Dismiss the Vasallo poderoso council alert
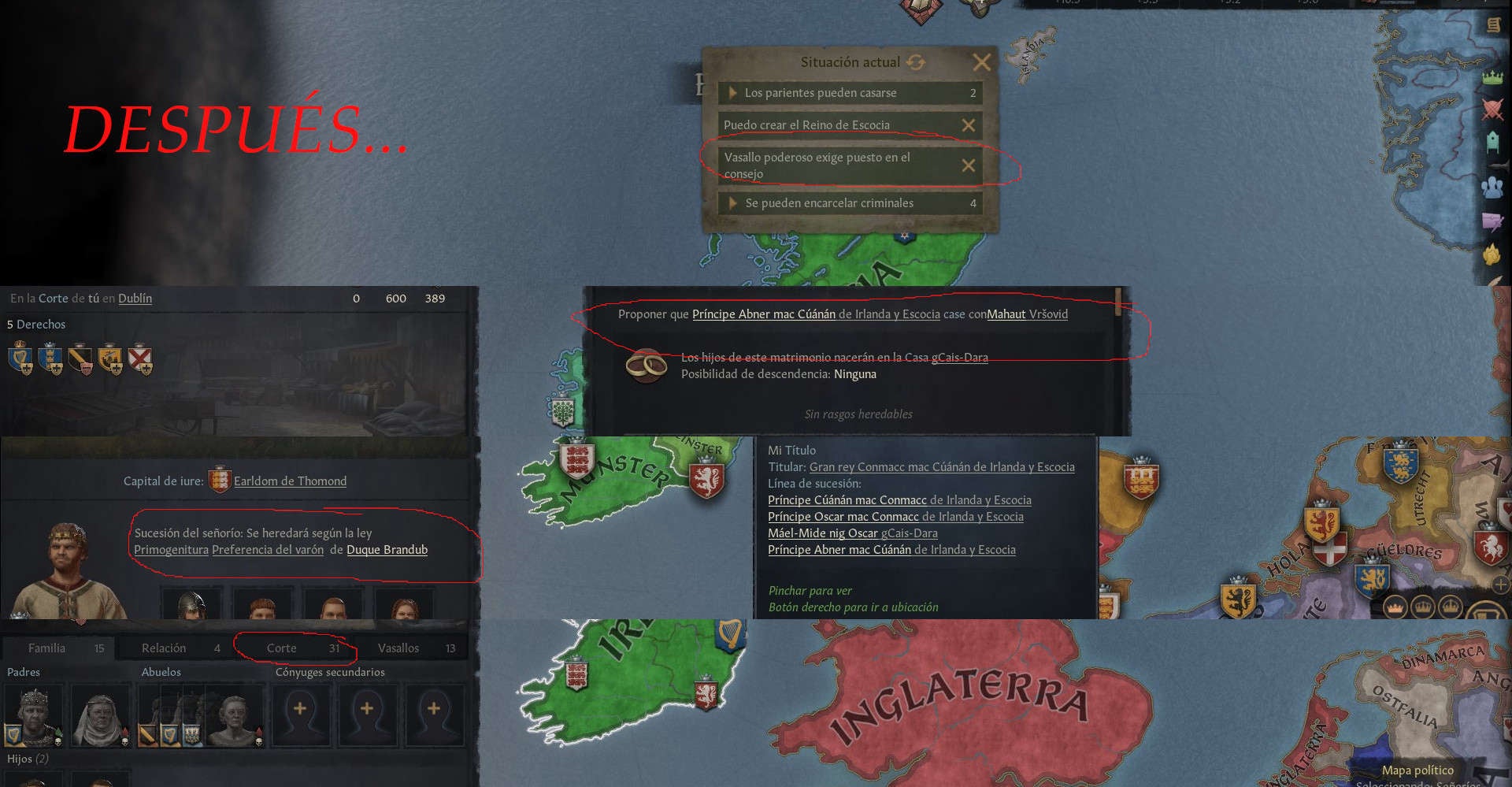This screenshot has width=1512, height=787. 969,165
